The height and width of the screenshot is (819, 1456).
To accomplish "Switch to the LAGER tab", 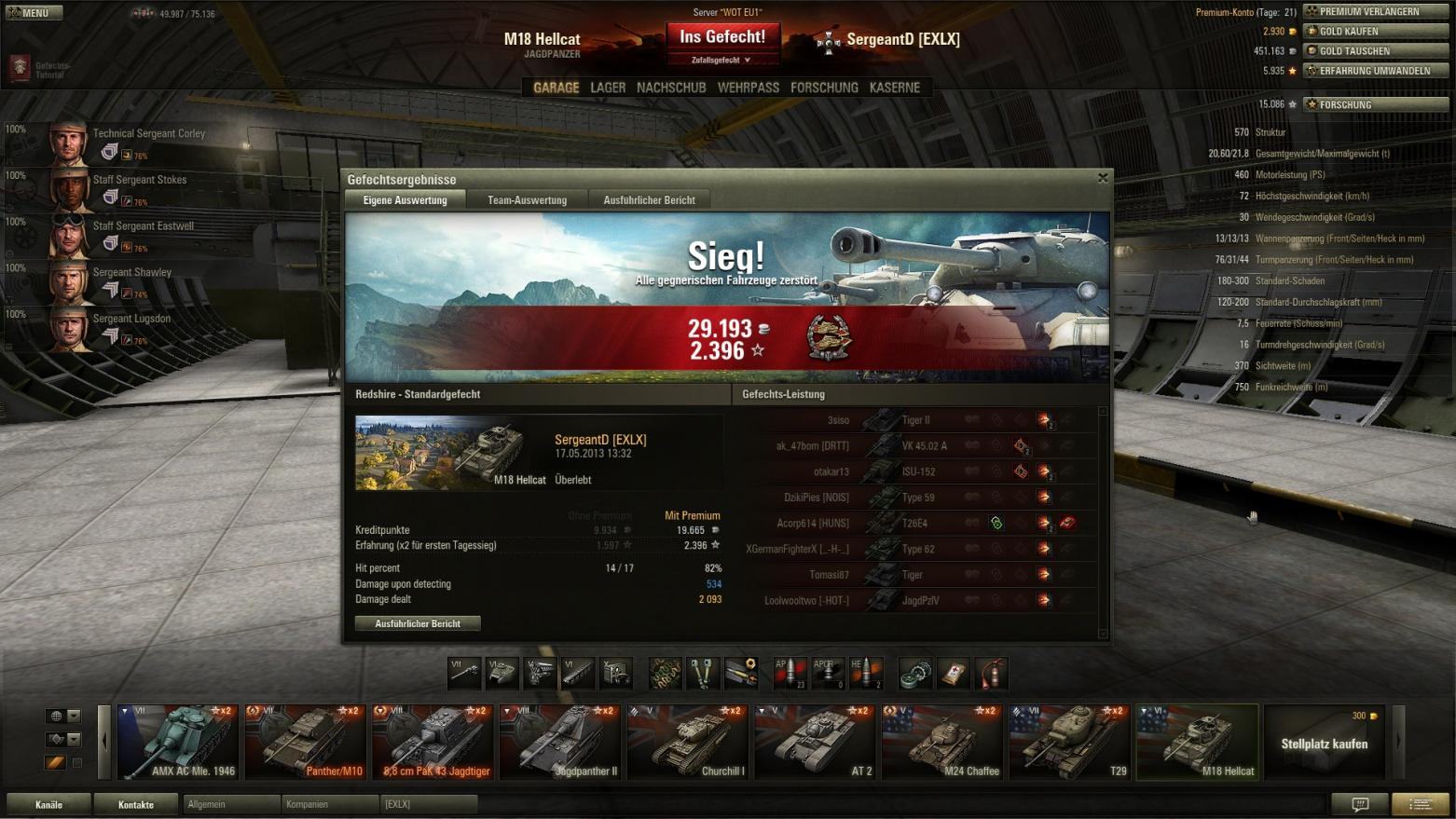I will pyautogui.click(x=608, y=88).
